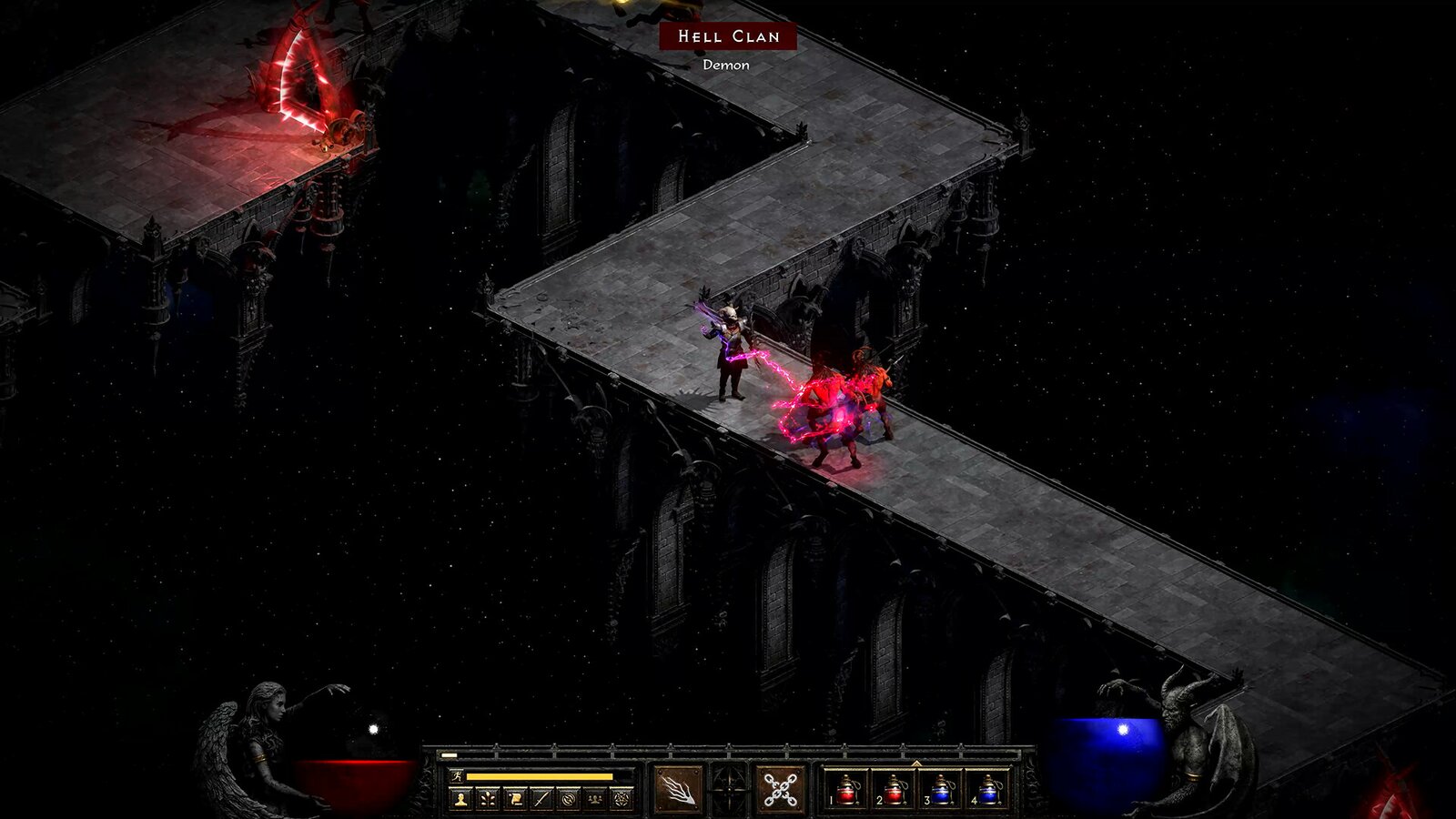Click the Hell Clan Demon nameplate
This screenshot has width=1456, height=819.
coord(728,38)
